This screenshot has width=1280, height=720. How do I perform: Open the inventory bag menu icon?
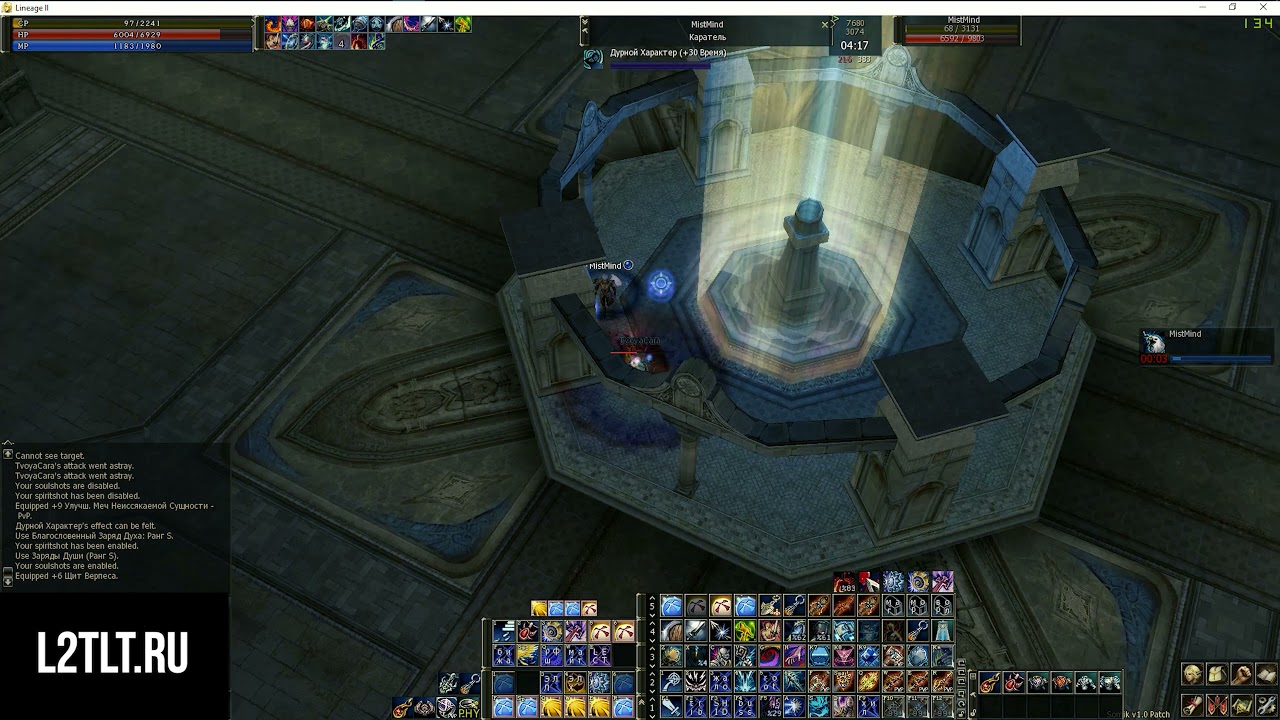tap(1217, 674)
